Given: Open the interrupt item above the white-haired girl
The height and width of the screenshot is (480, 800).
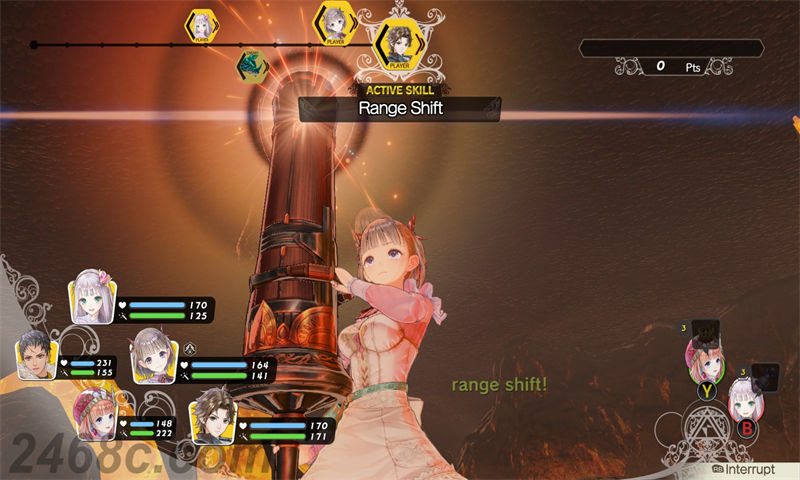Looking at the screenshot, I should point(764,374).
